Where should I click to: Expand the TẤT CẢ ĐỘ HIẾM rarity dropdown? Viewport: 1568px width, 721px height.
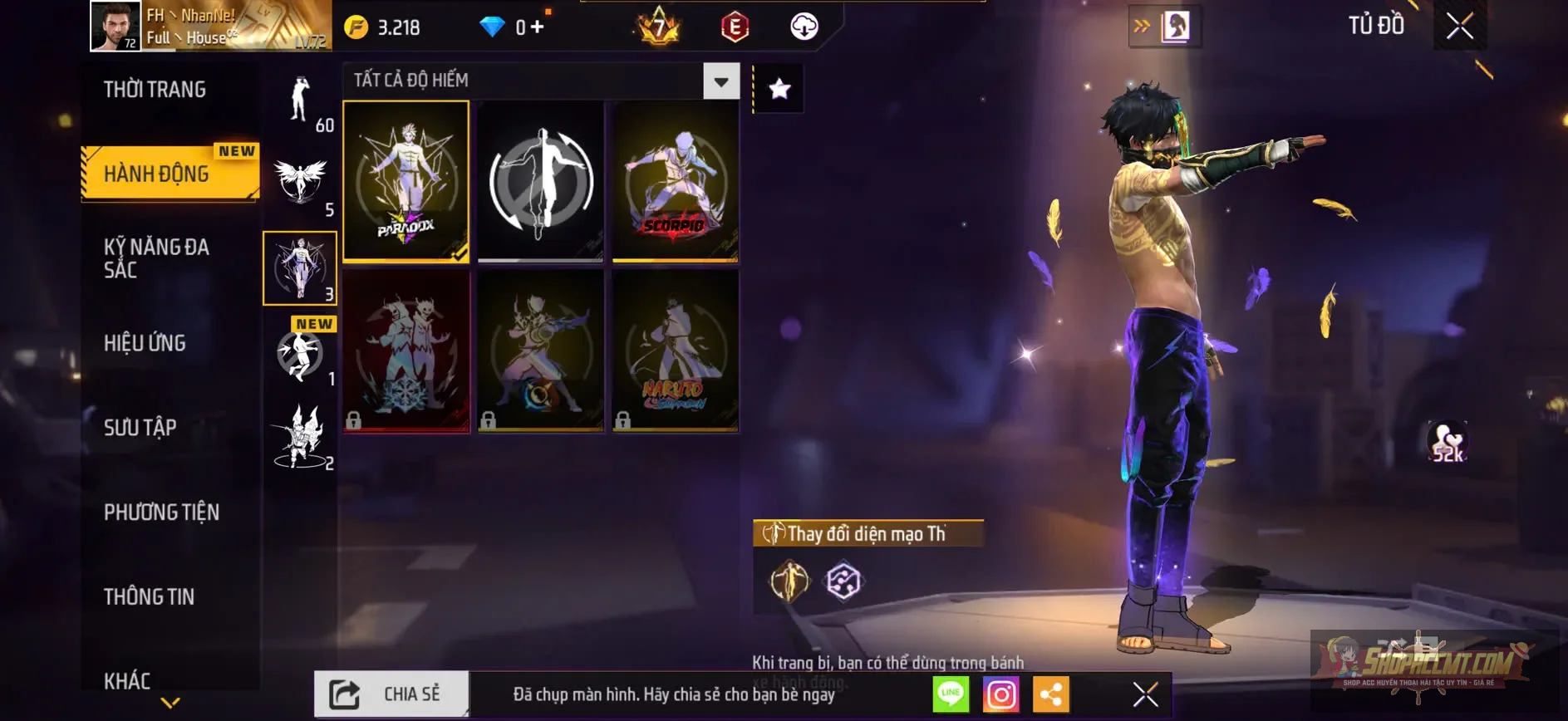(721, 81)
